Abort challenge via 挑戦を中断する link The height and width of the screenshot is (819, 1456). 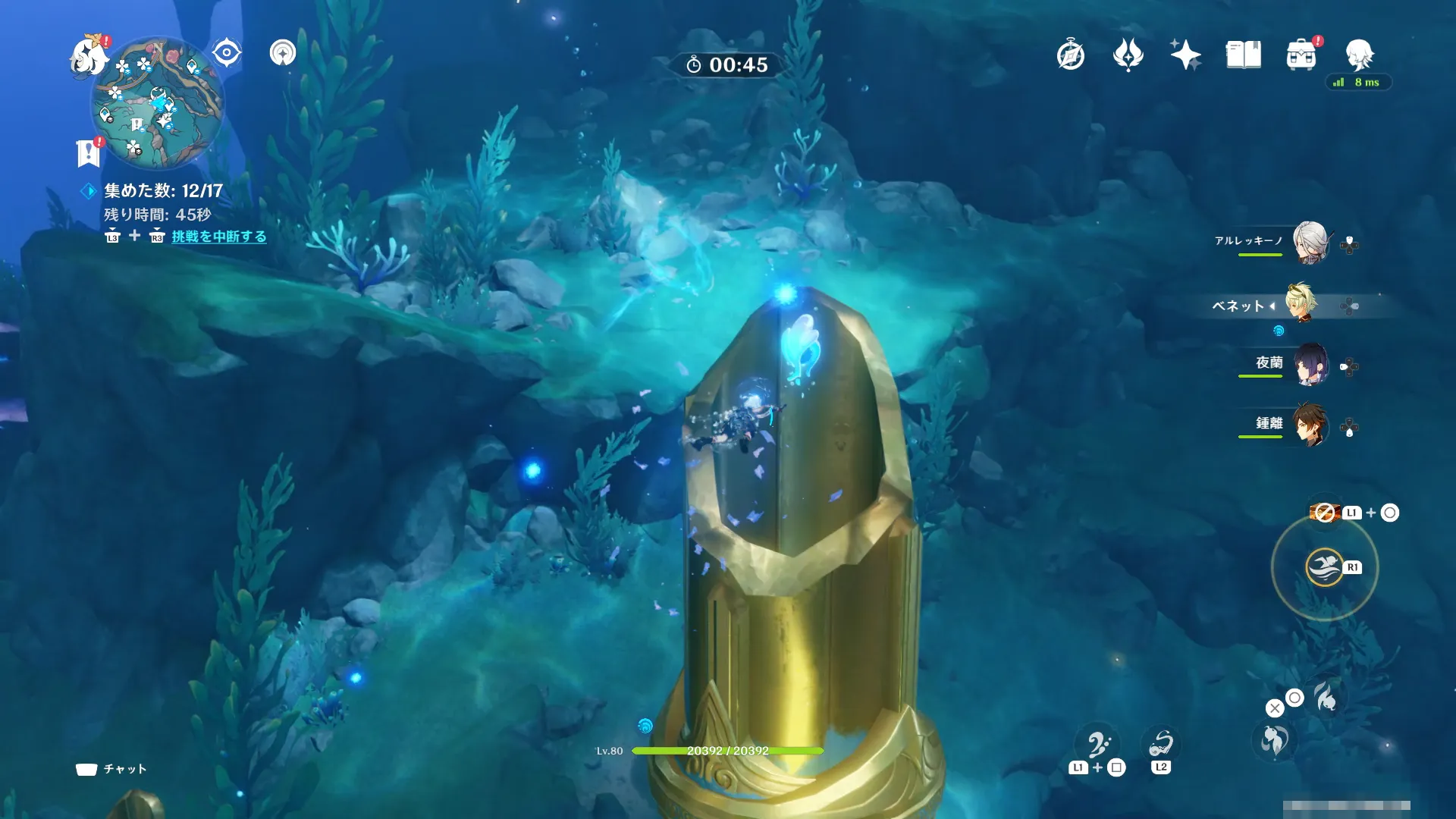(x=218, y=237)
